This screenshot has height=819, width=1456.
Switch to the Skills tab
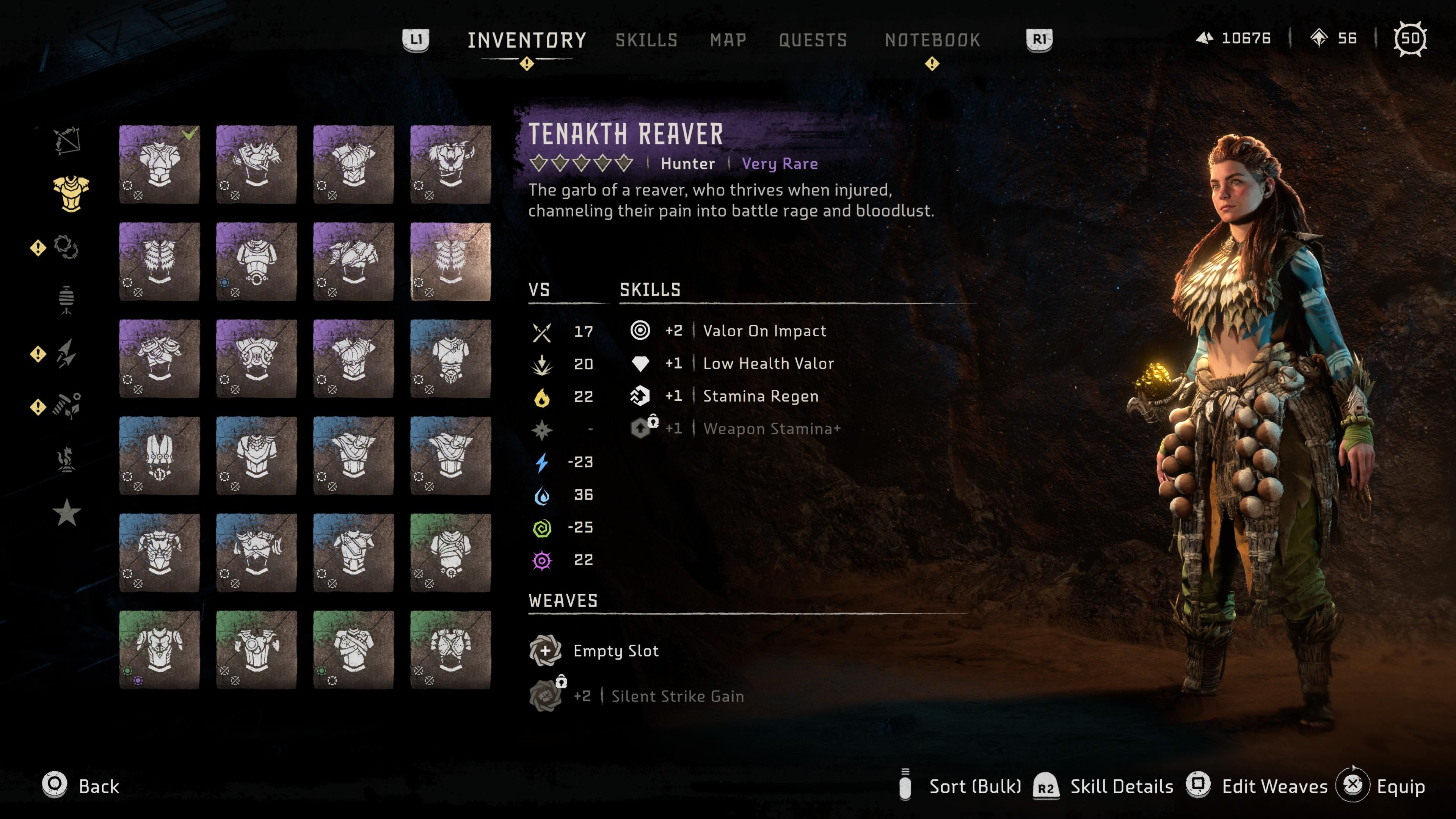click(646, 40)
